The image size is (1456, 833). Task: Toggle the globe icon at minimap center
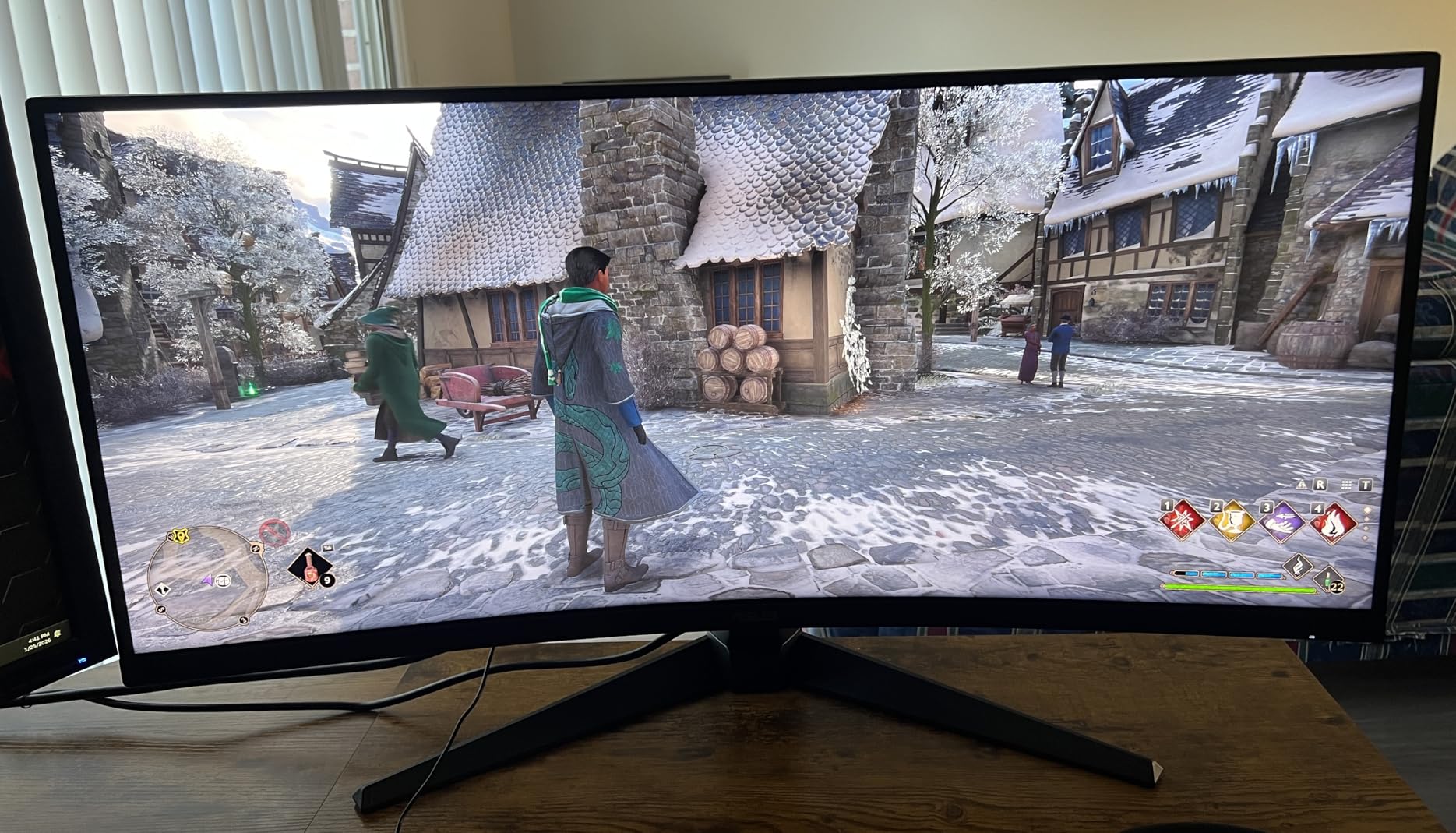[x=224, y=581]
